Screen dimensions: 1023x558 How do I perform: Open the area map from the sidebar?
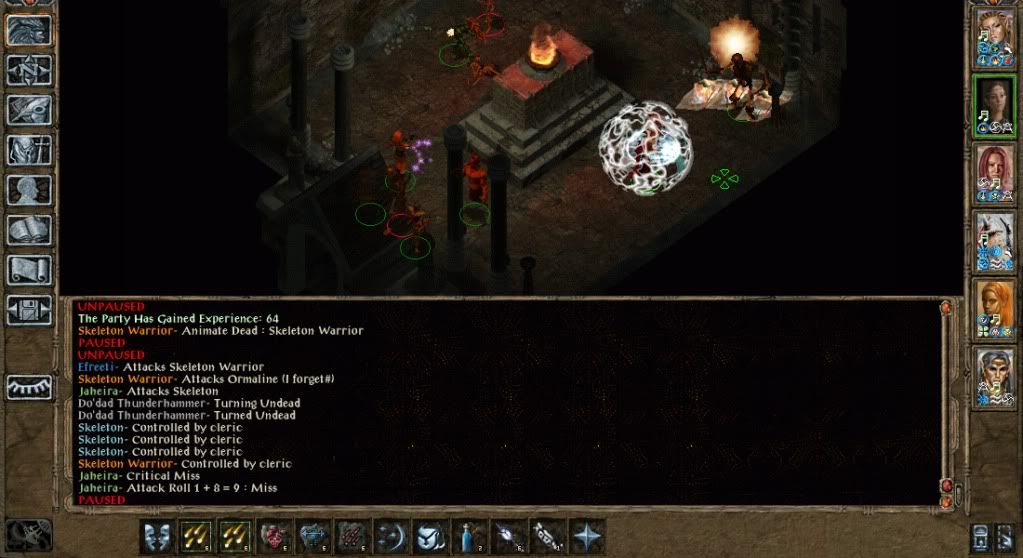pyautogui.click(x=29, y=69)
